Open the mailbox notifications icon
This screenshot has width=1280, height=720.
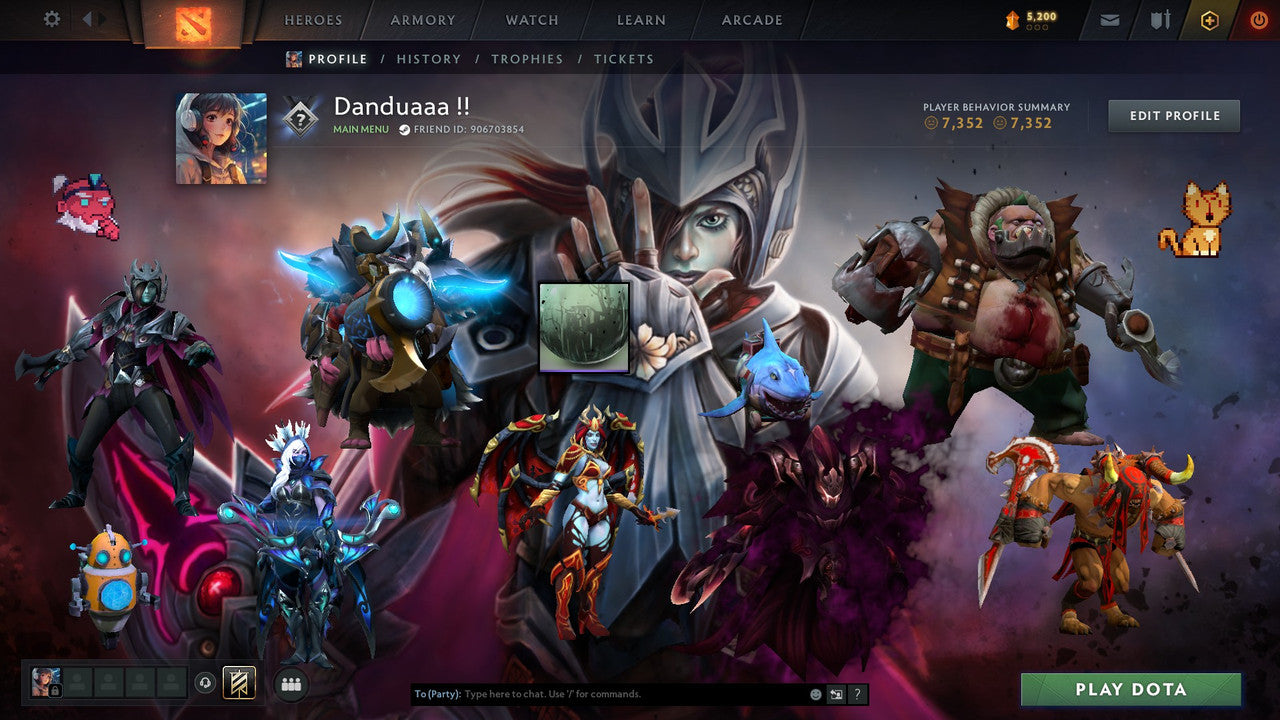[1110, 19]
